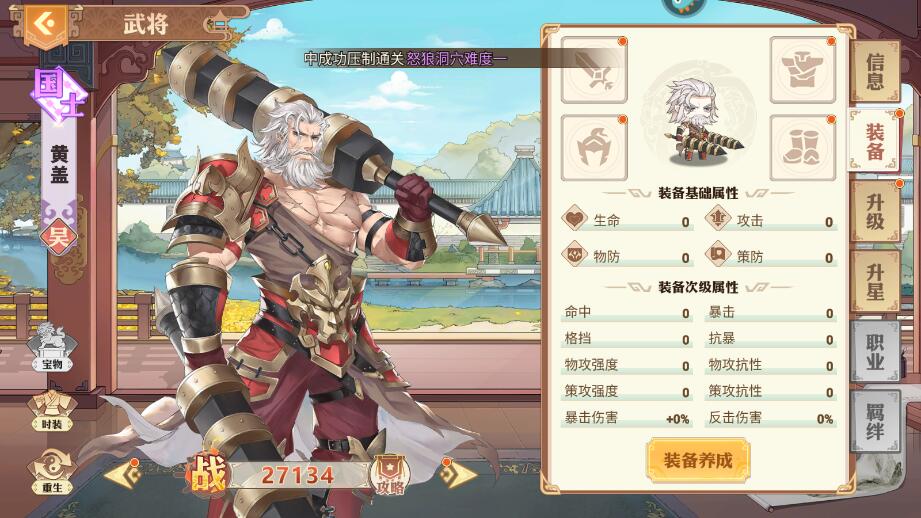Switch to the 职业 class tab
The width and height of the screenshot is (921, 518).
[x=875, y=351]
